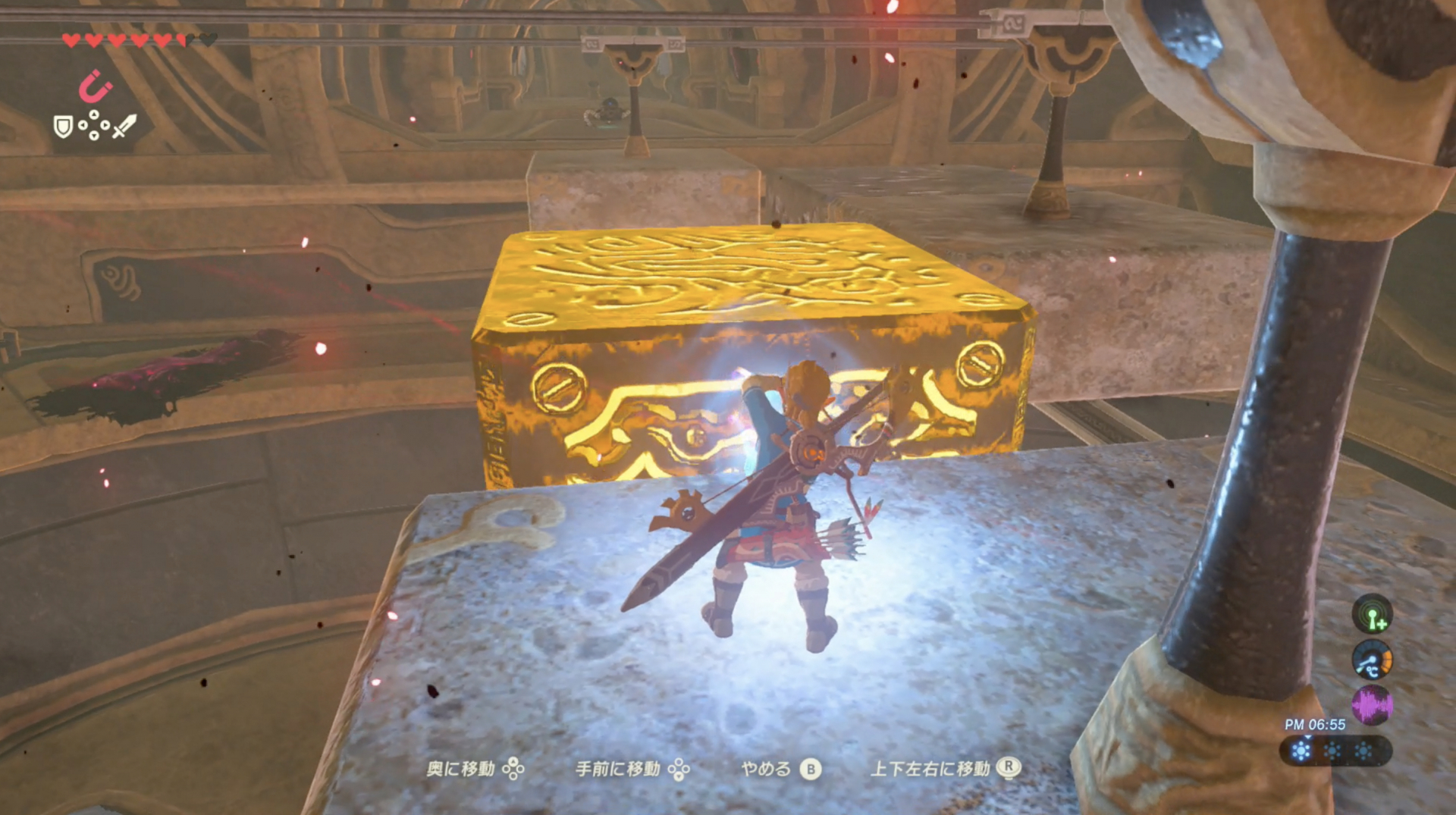This screenshot has height=815, width=1456.
Task: Open the temperature gauge indicator
Action: [1372, 660]
